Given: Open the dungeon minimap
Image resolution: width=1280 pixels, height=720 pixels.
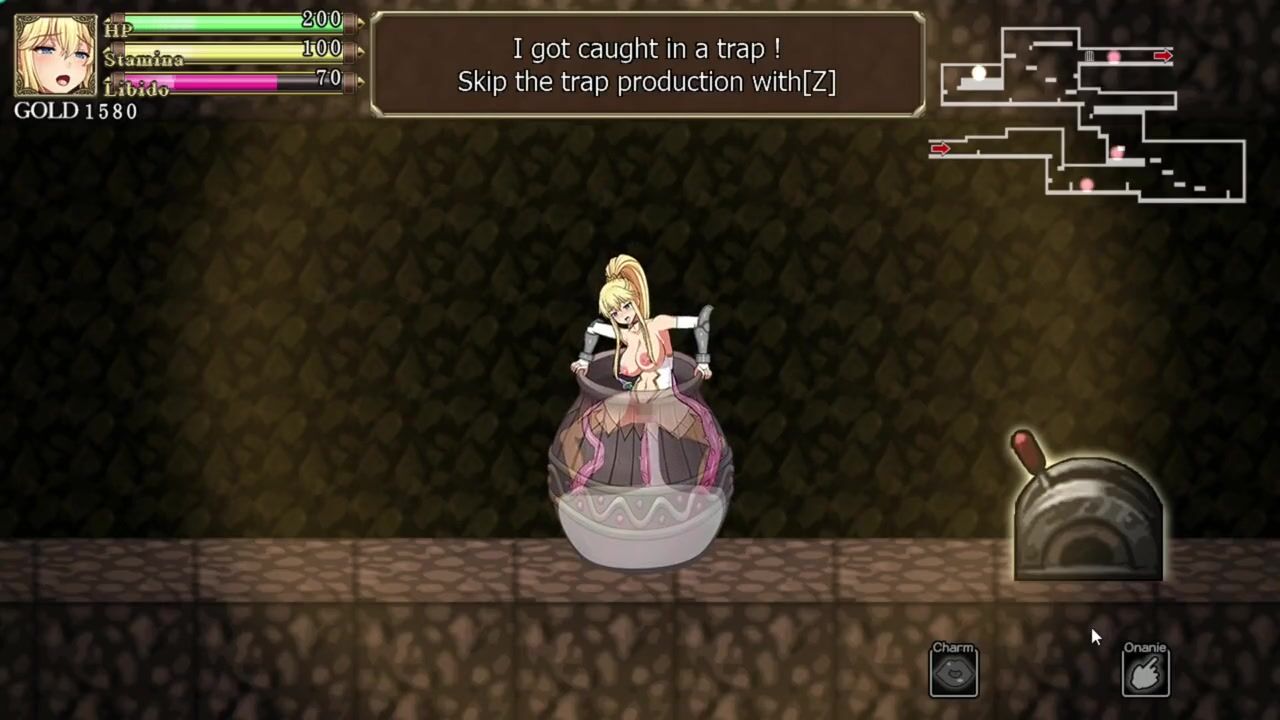Looking at the screenshot, I should [x=1088, y=113].
